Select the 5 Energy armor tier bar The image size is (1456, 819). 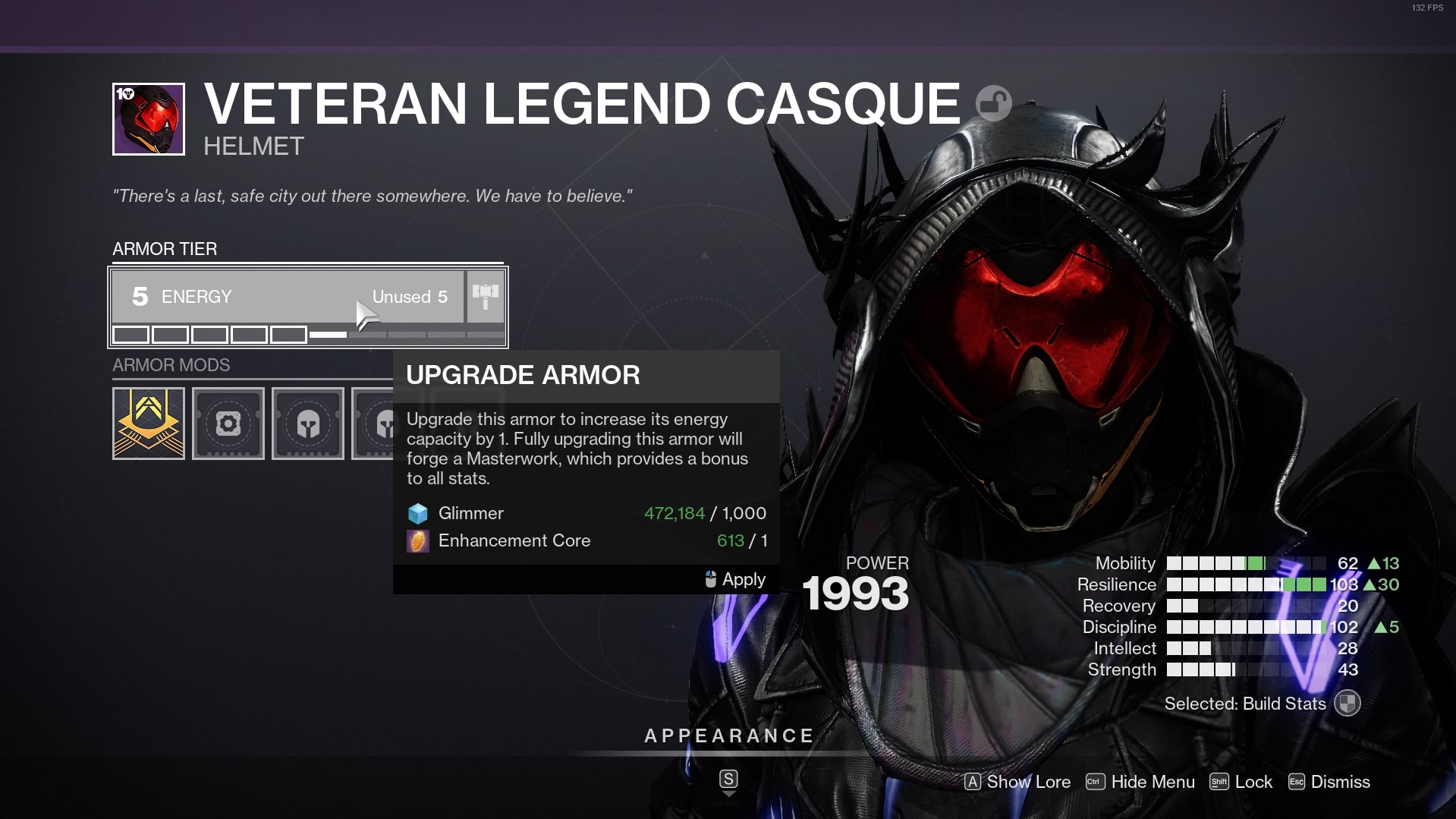coord(288,297)
